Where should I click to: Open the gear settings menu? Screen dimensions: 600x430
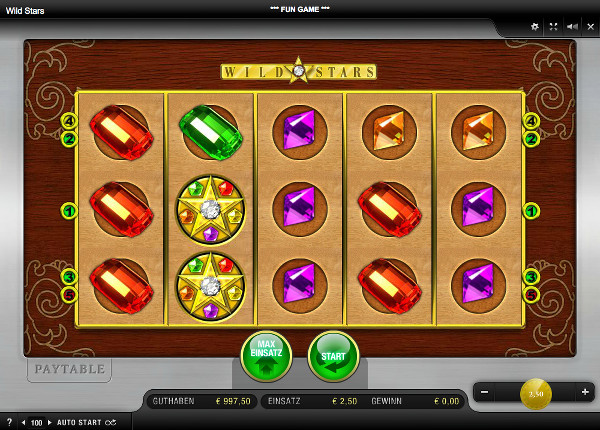click(534, 27)
